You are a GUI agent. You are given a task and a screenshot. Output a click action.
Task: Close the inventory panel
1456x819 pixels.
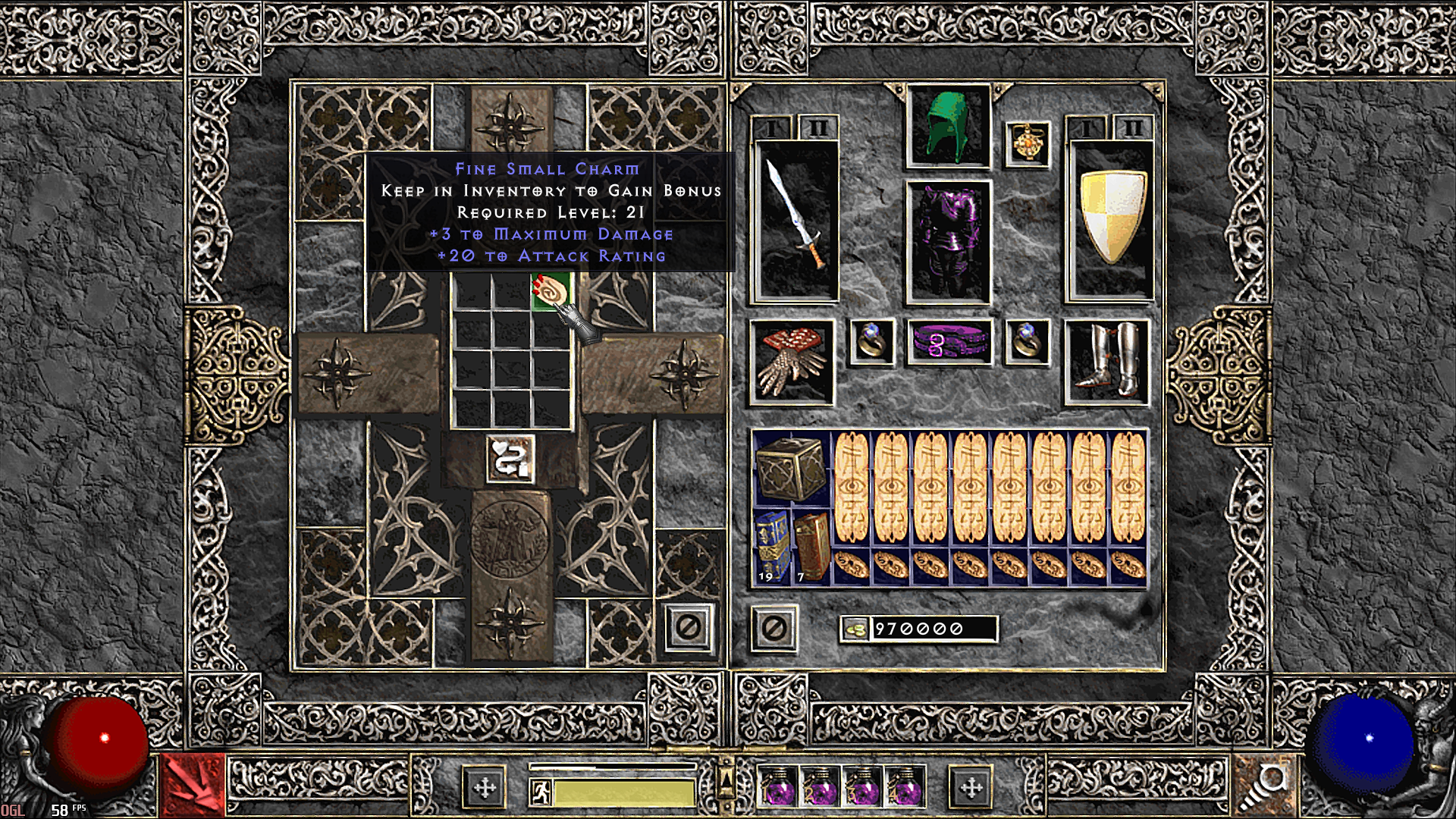[x=773, y=628]
